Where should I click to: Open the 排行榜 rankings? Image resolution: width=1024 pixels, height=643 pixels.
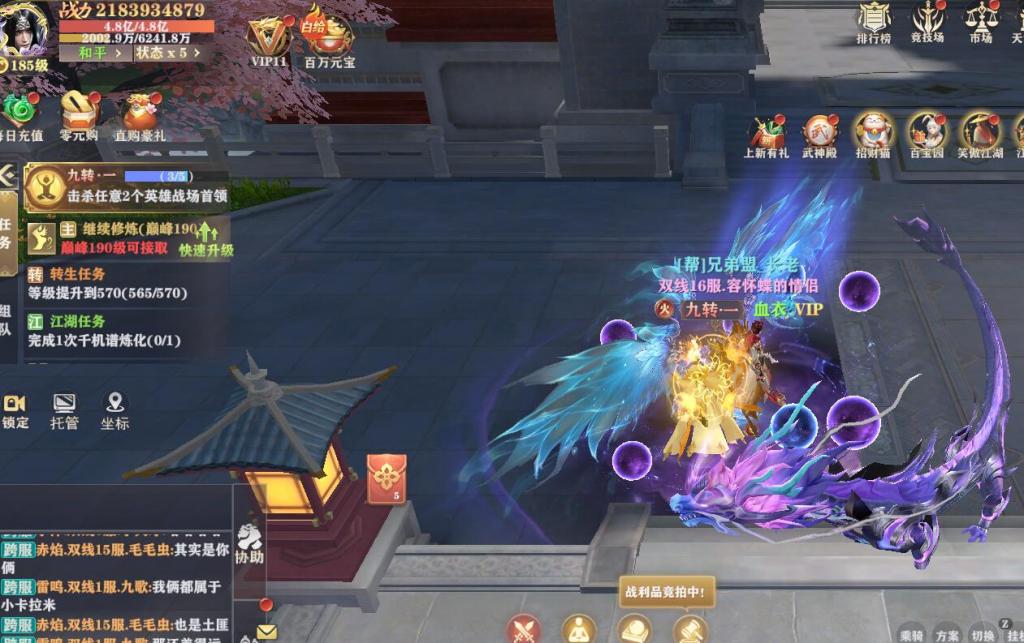873,21
